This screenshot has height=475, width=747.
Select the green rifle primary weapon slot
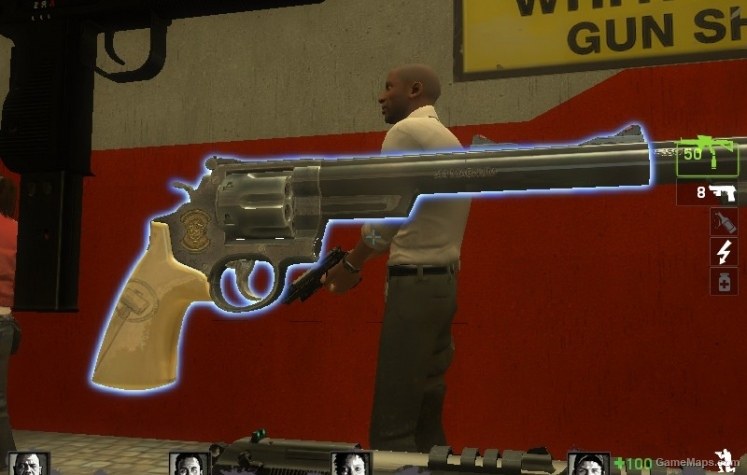(708, 157)
